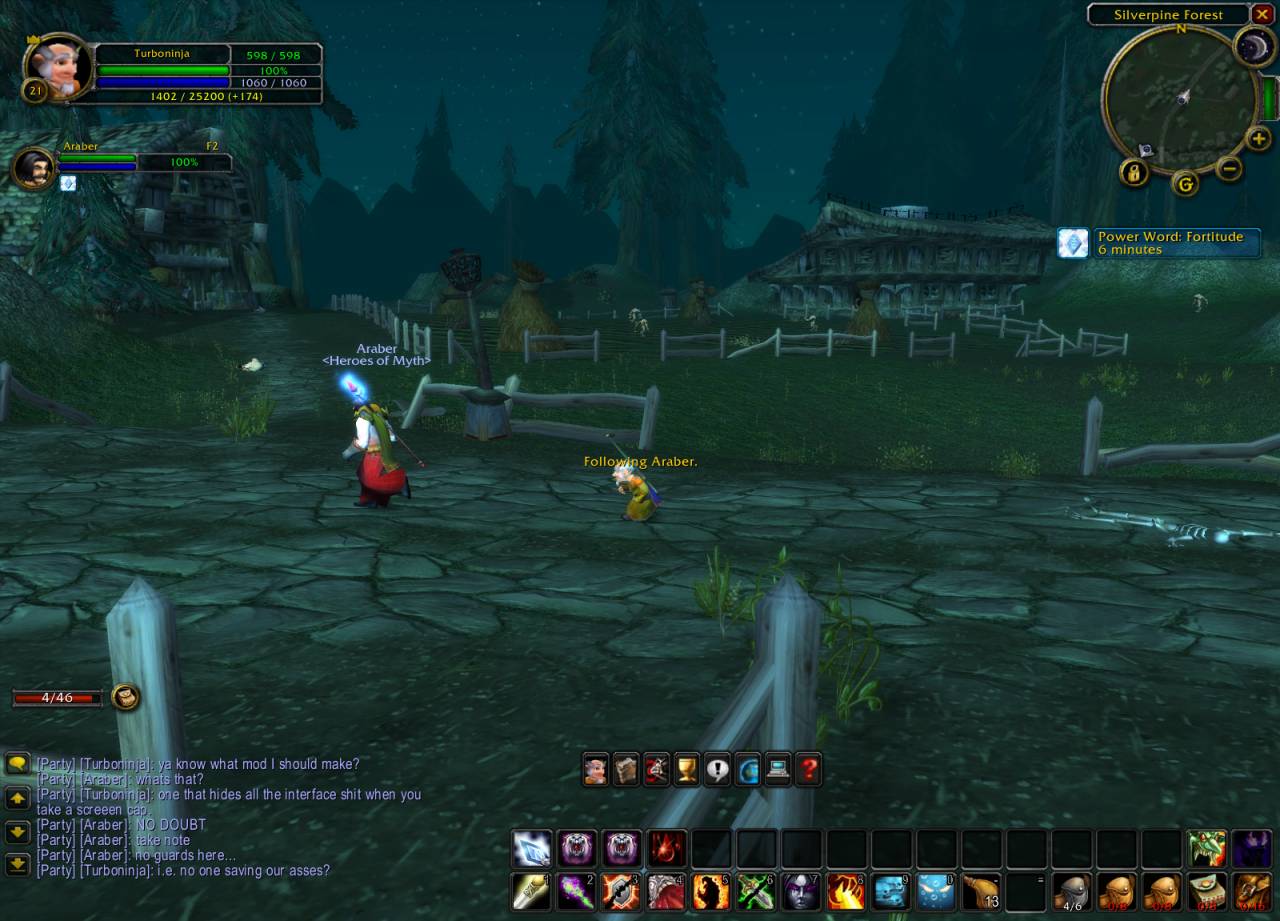Request help with the red question mark icon

pos(808,769)
